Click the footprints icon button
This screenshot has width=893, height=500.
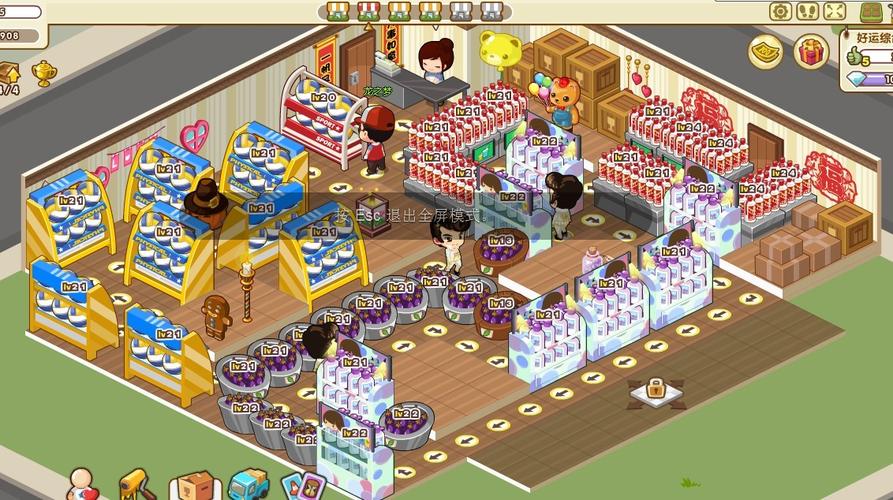coord(808,11)
